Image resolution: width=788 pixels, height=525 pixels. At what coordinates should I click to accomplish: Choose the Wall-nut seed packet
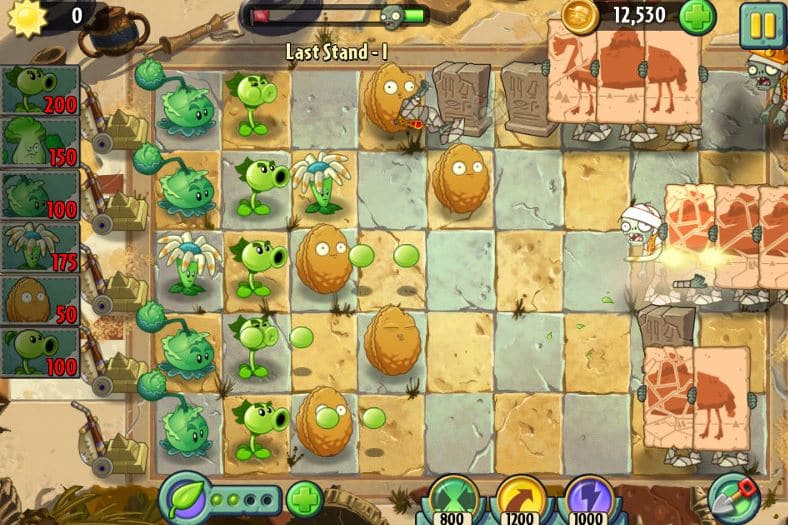point(41,299)
